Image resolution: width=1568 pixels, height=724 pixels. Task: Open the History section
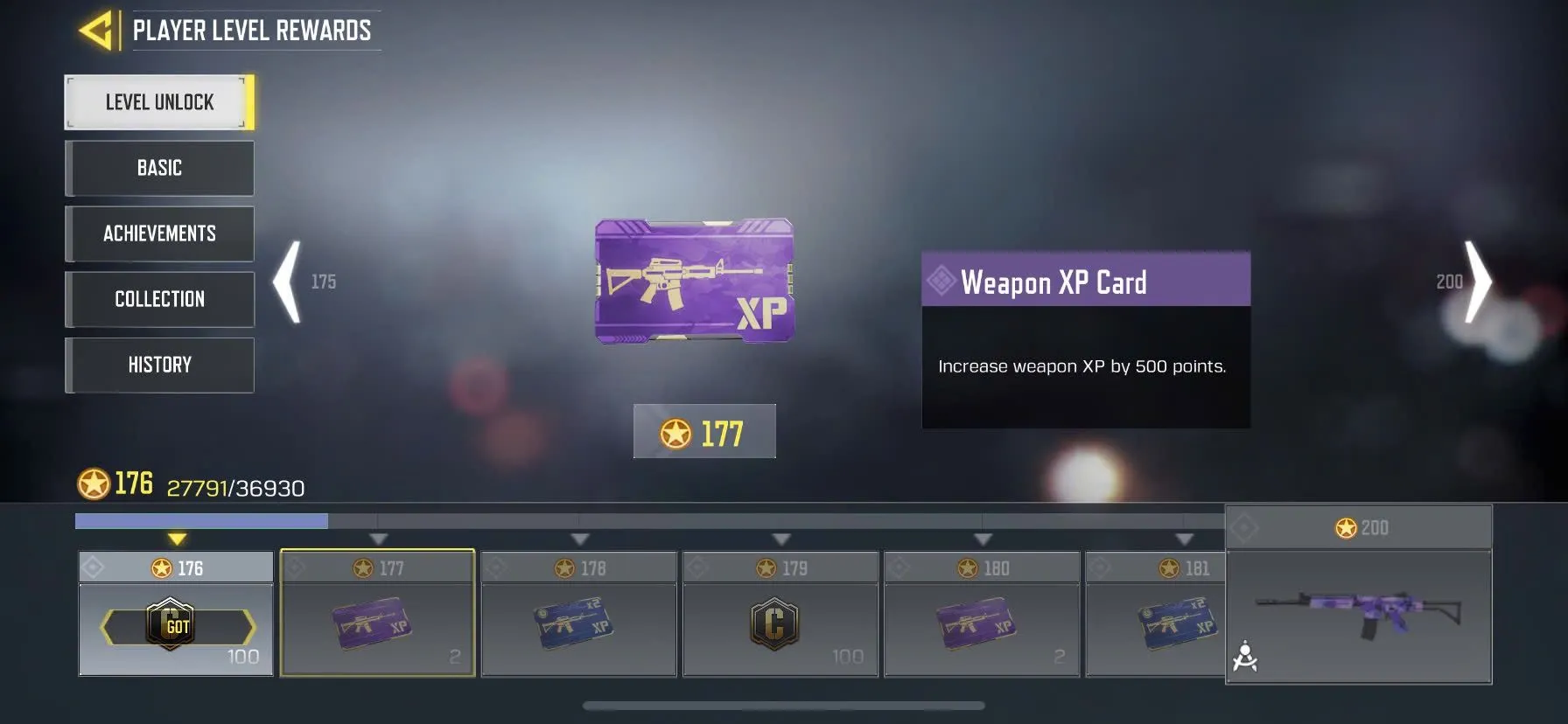(x=159, y=365)
